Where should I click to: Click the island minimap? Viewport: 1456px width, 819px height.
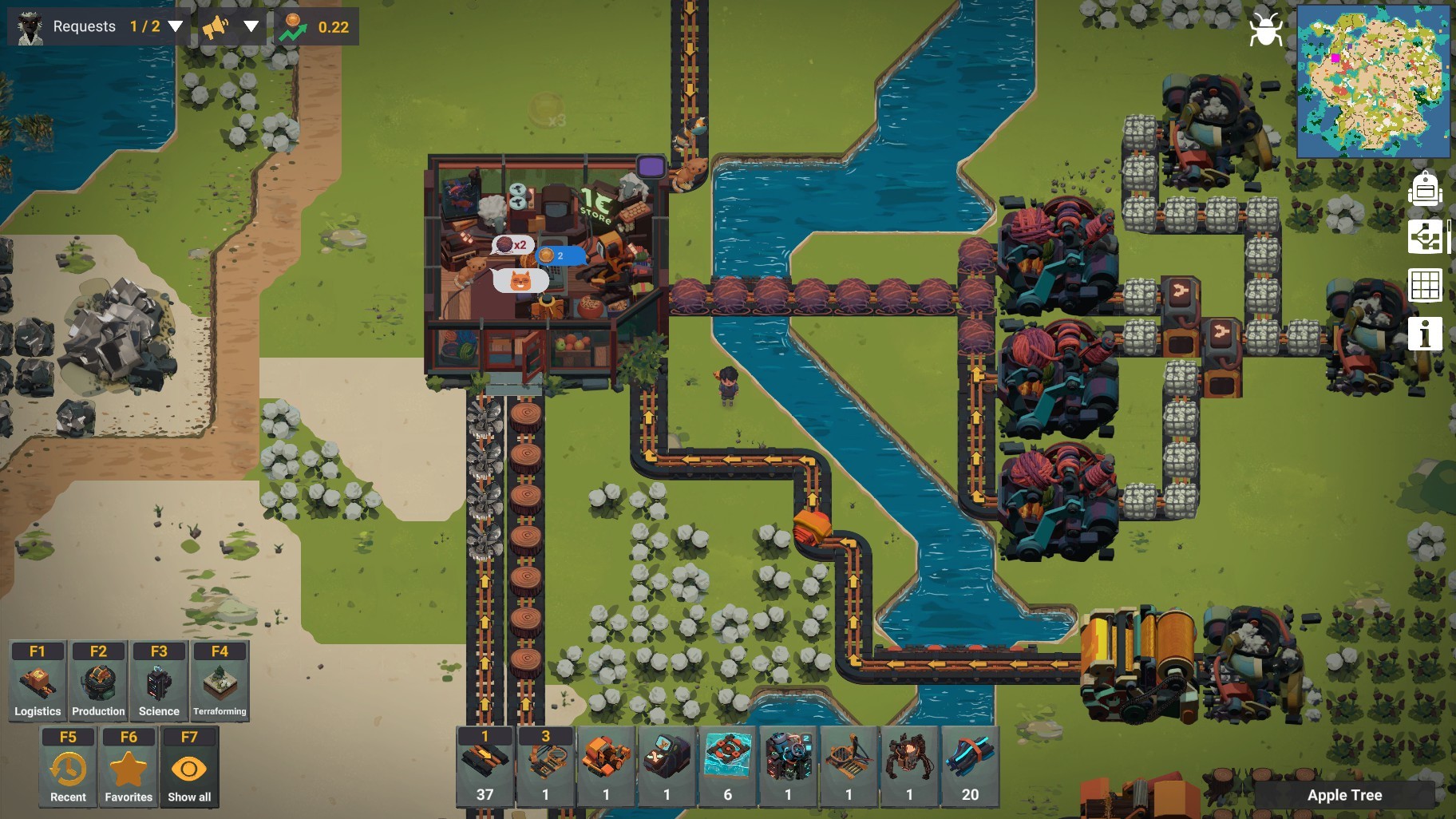[x=1373, y=81]
